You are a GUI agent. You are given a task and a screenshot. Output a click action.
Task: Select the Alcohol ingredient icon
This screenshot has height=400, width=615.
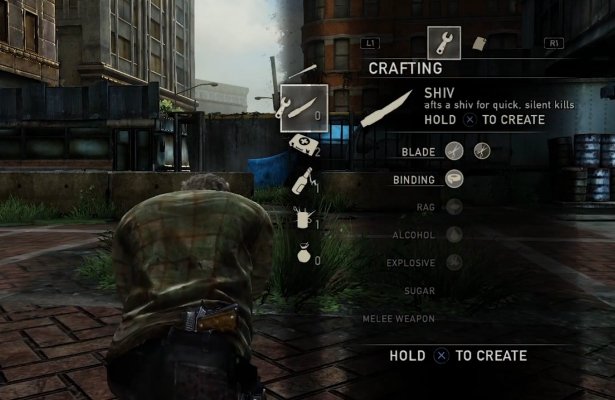click(455, 235)
